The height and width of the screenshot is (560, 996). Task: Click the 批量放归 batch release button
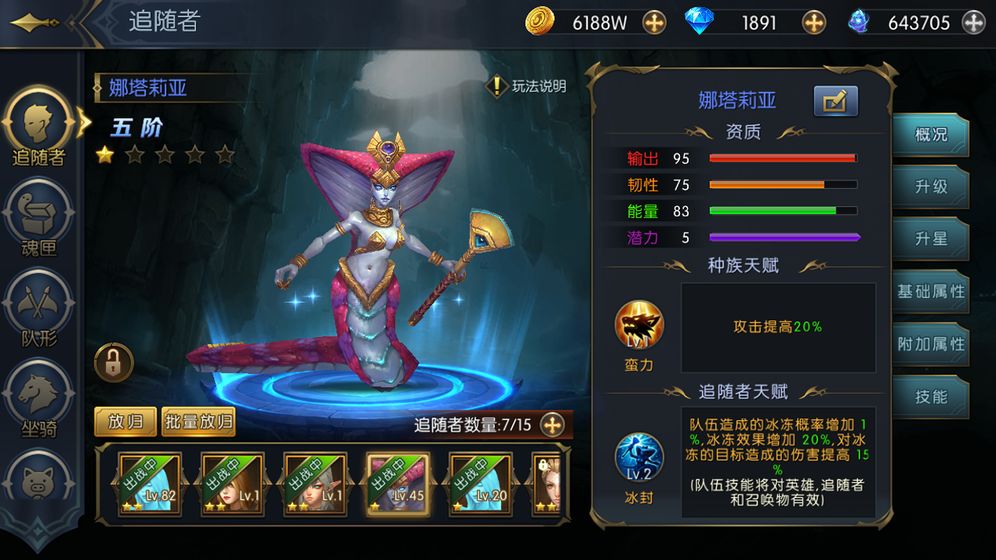coord(198,422)
